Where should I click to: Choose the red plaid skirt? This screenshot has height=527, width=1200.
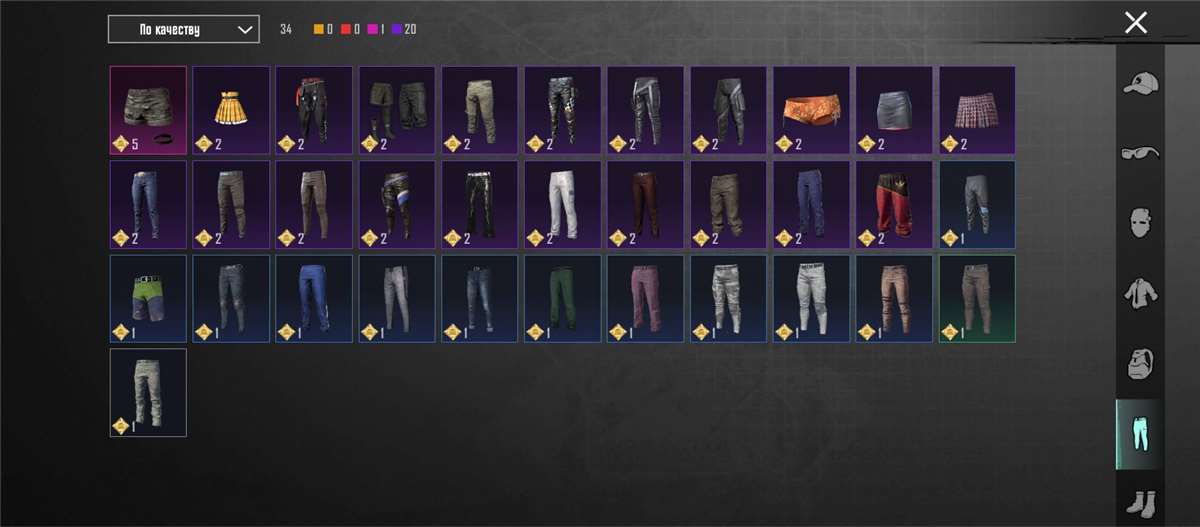pos(977,109)
